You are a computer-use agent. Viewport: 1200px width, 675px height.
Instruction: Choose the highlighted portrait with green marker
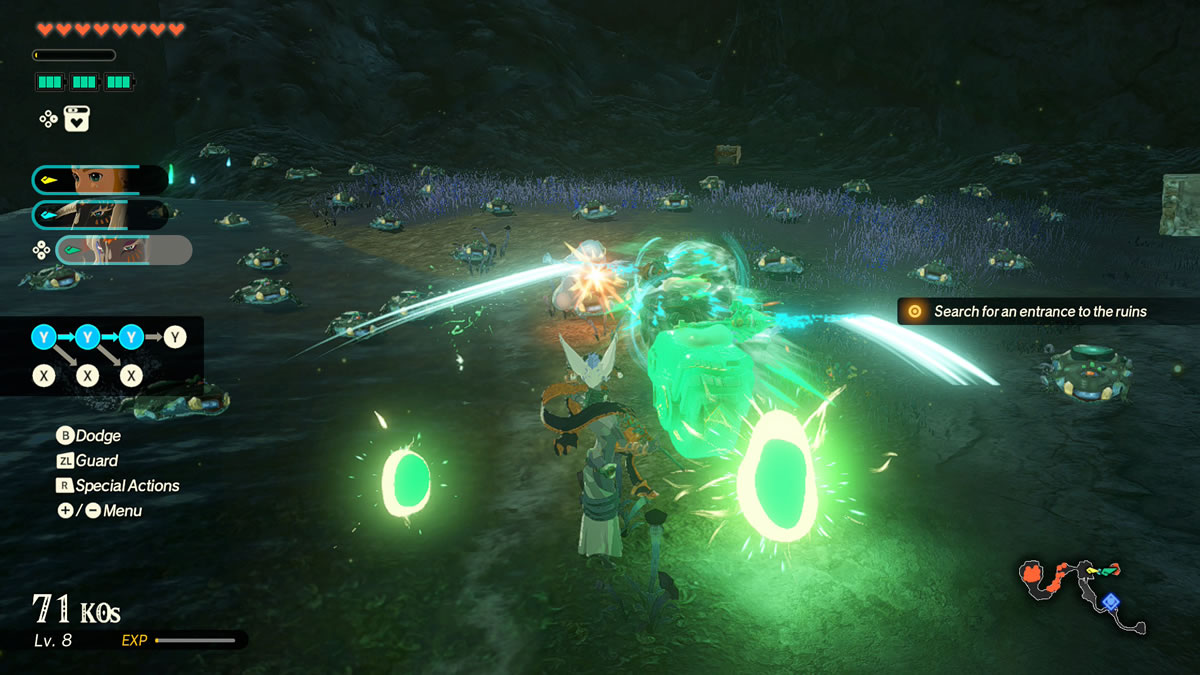(x=123, y=250)
